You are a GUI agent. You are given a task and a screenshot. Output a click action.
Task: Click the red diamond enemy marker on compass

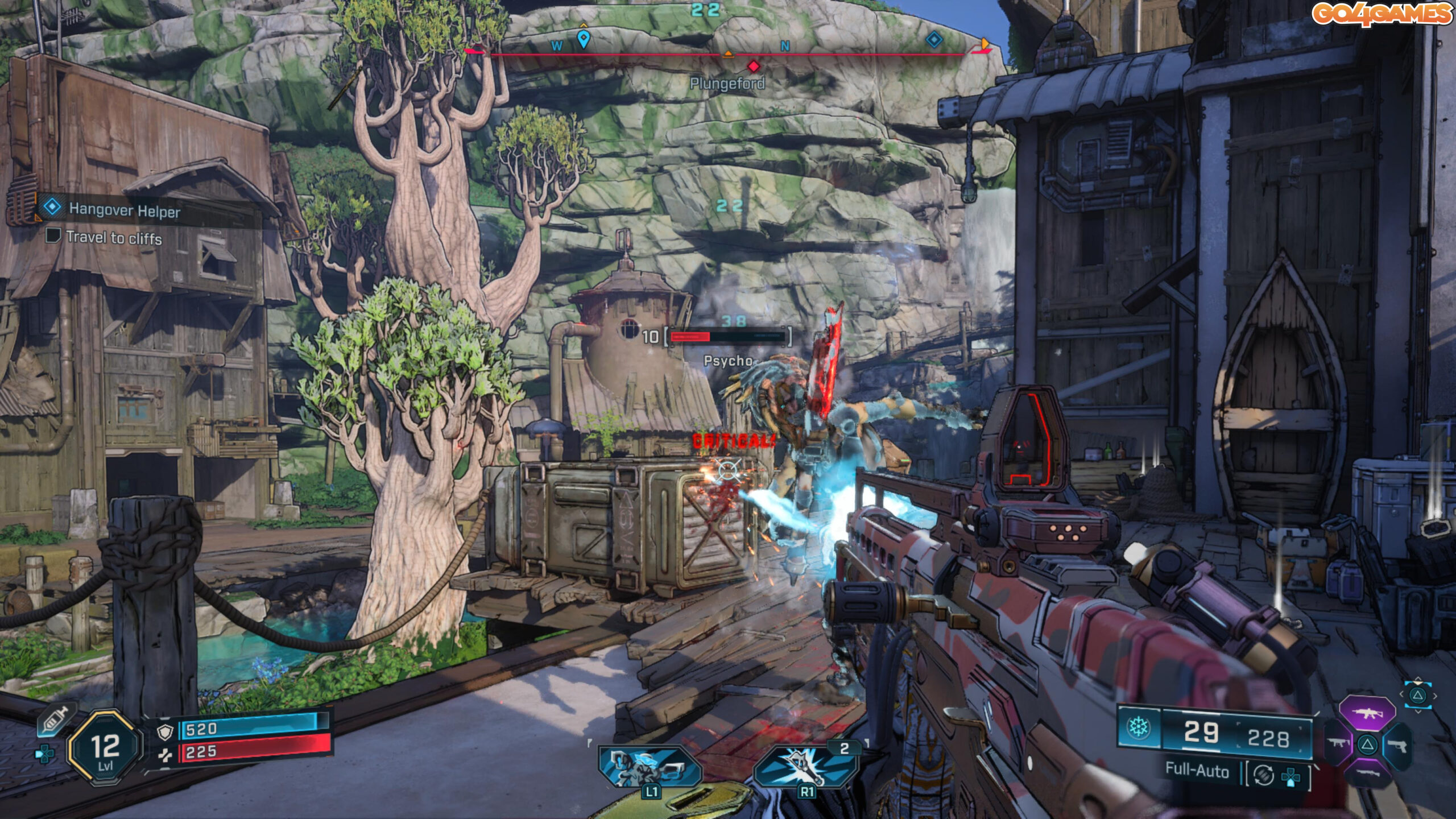tap(754, 67)
